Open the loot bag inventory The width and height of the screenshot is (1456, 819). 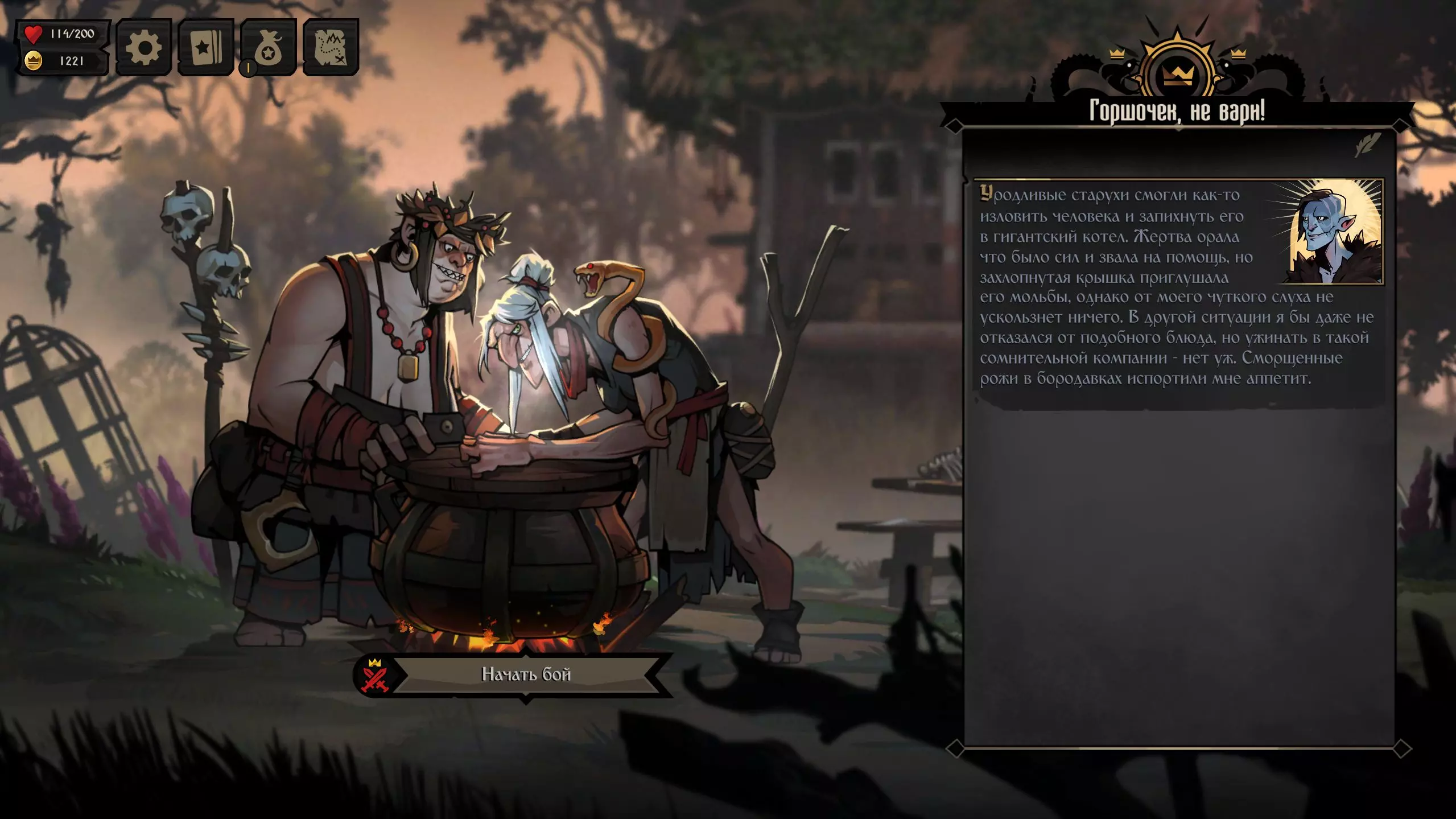[269, 47]
